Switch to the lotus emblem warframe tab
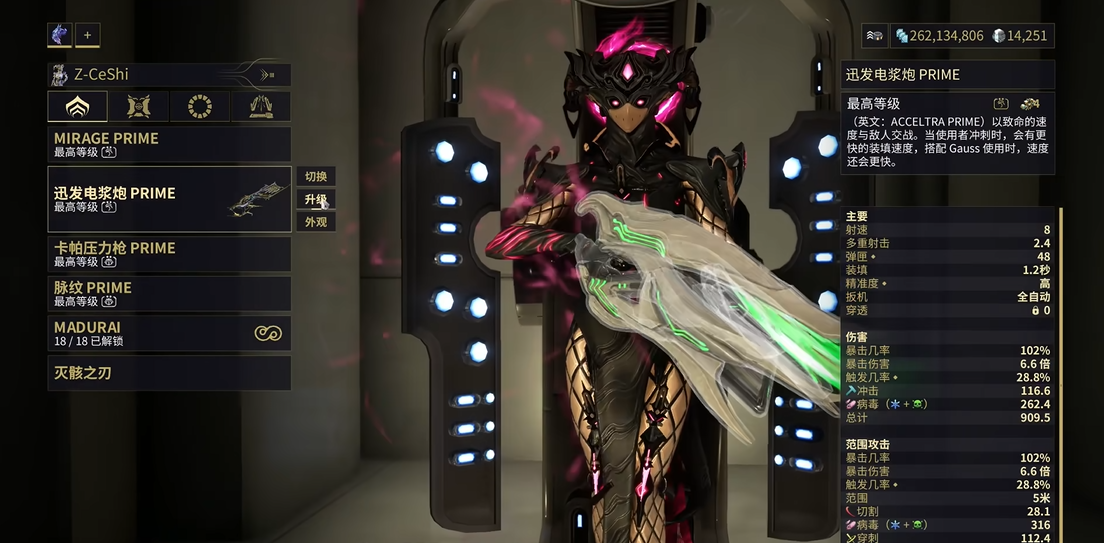This screenshot has width=1104, height=543. coord(76,107)
